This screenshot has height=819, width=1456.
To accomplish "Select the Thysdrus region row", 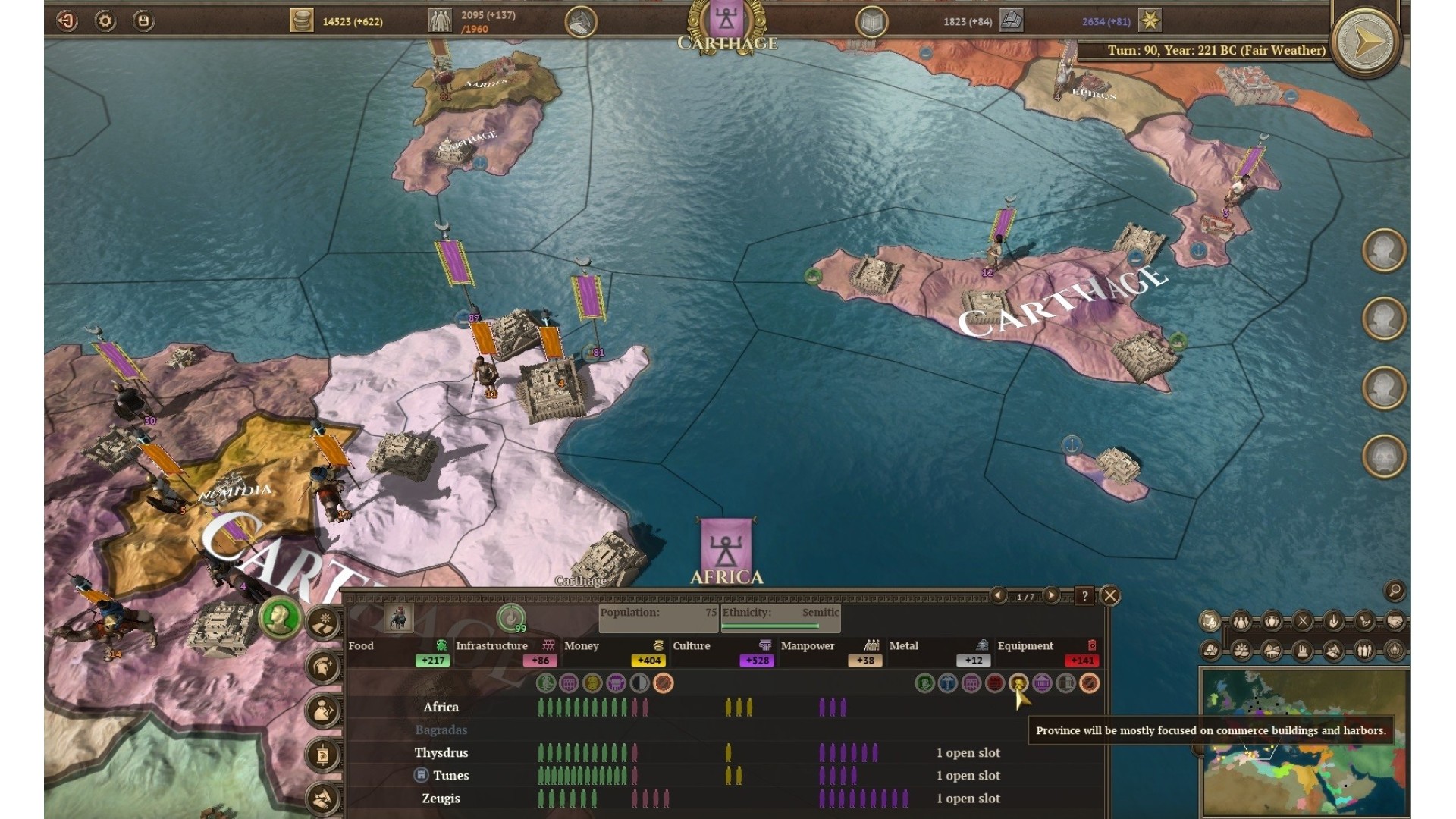I will coord(441,753).
